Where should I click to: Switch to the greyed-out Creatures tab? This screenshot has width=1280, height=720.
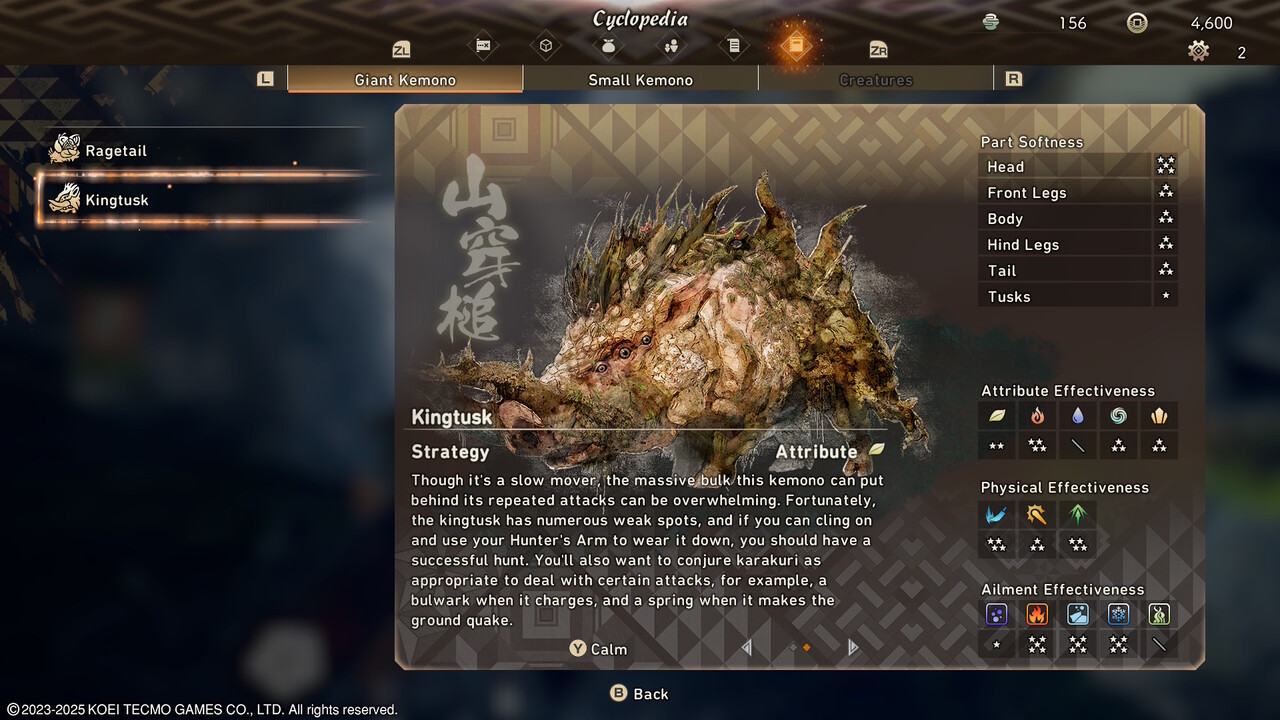875,80
